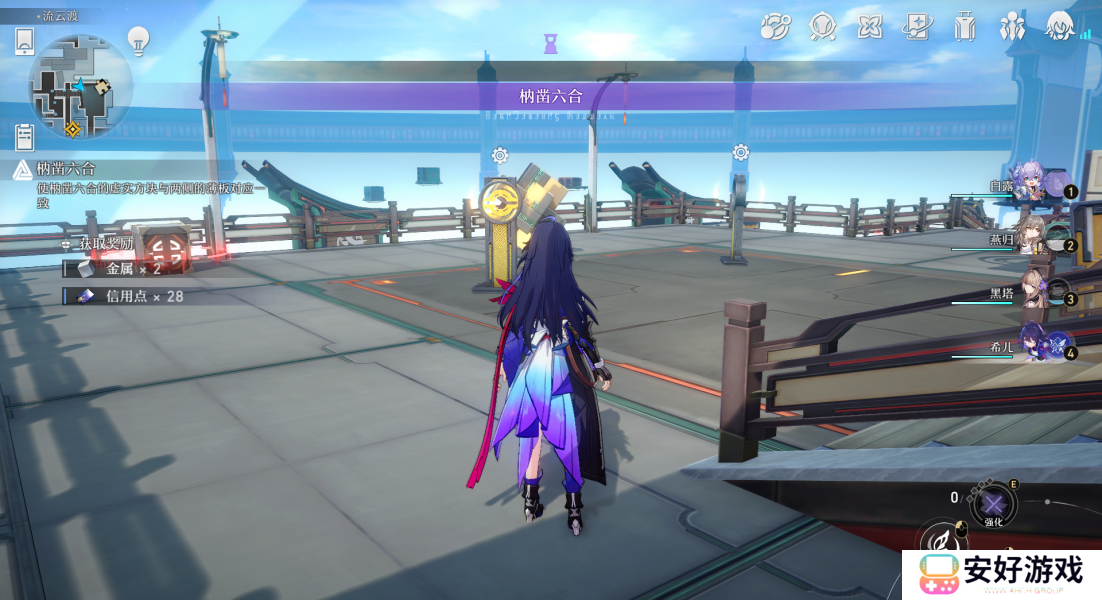This screenshot has width=1102, height=600.
Task: Click the lightbulb hint icon
Action: [138, 40]
